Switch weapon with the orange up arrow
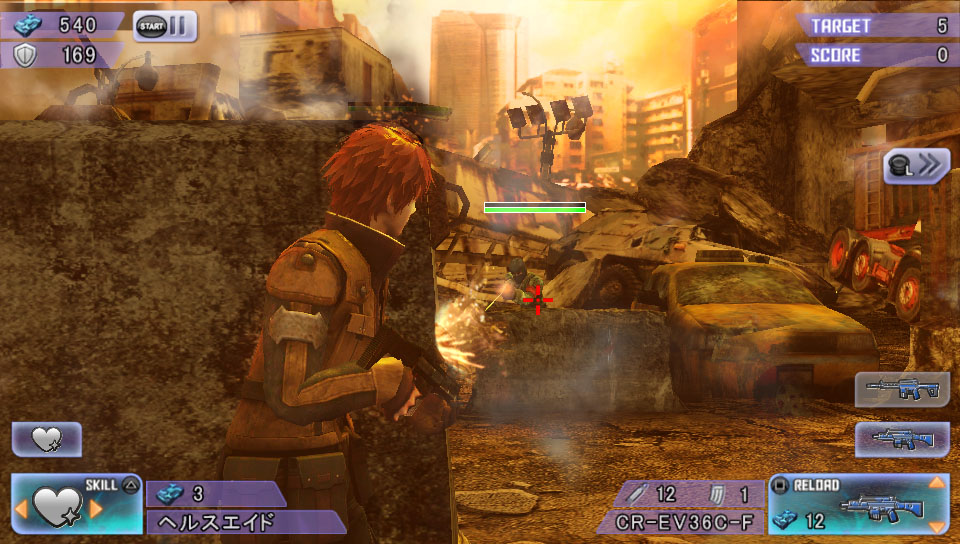This screenshot has height=544, width=960. click(x=937, y=484)
